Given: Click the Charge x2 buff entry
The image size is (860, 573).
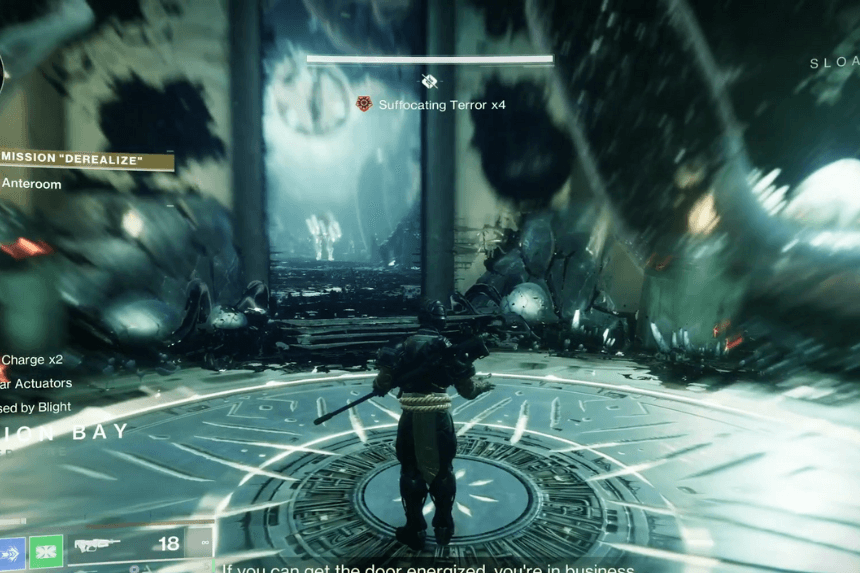Looking at the screenshot, I should [31, 360].
